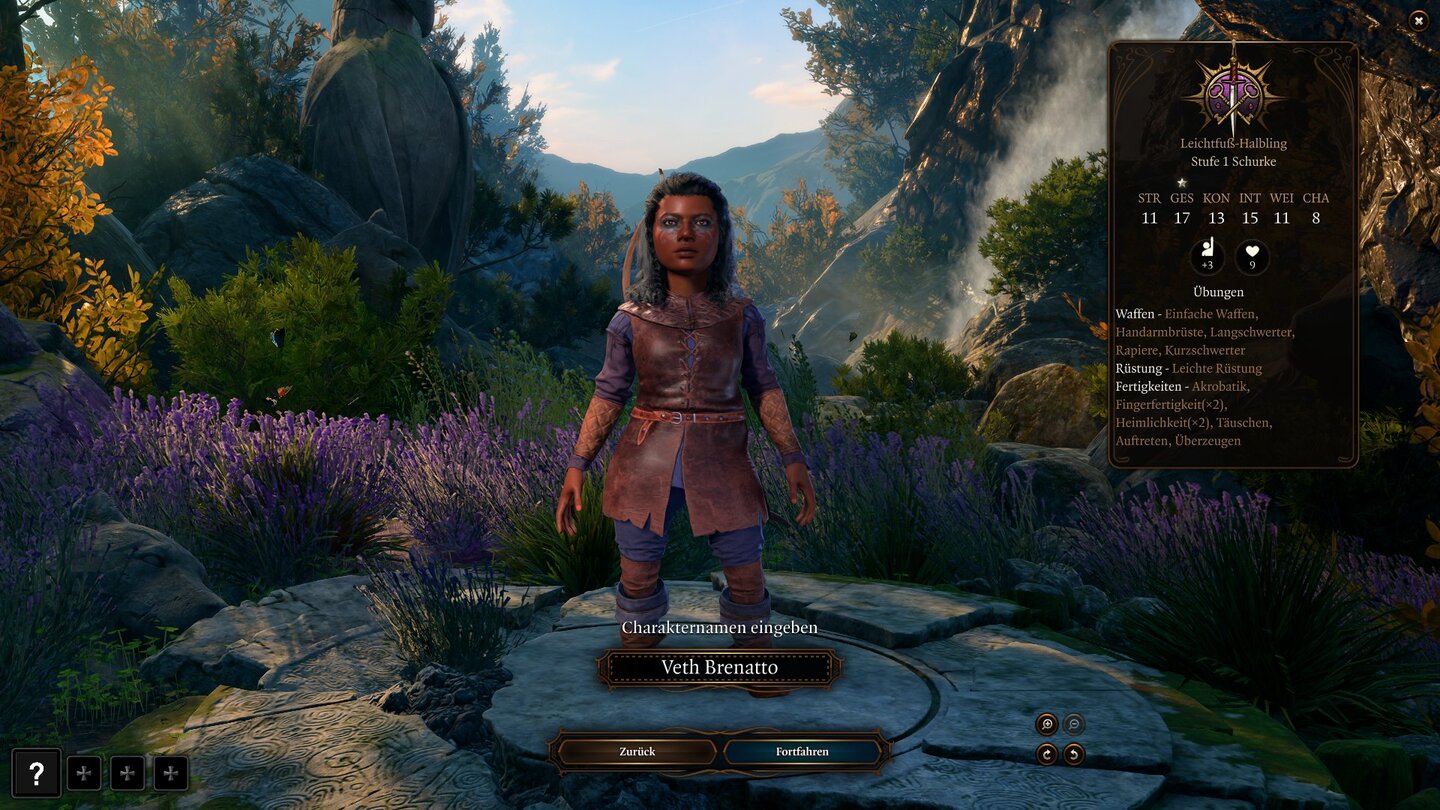Screen dimensions: 1440x810
Task: Rotate the character counter-clockwise
Action: click(1074, 754)
